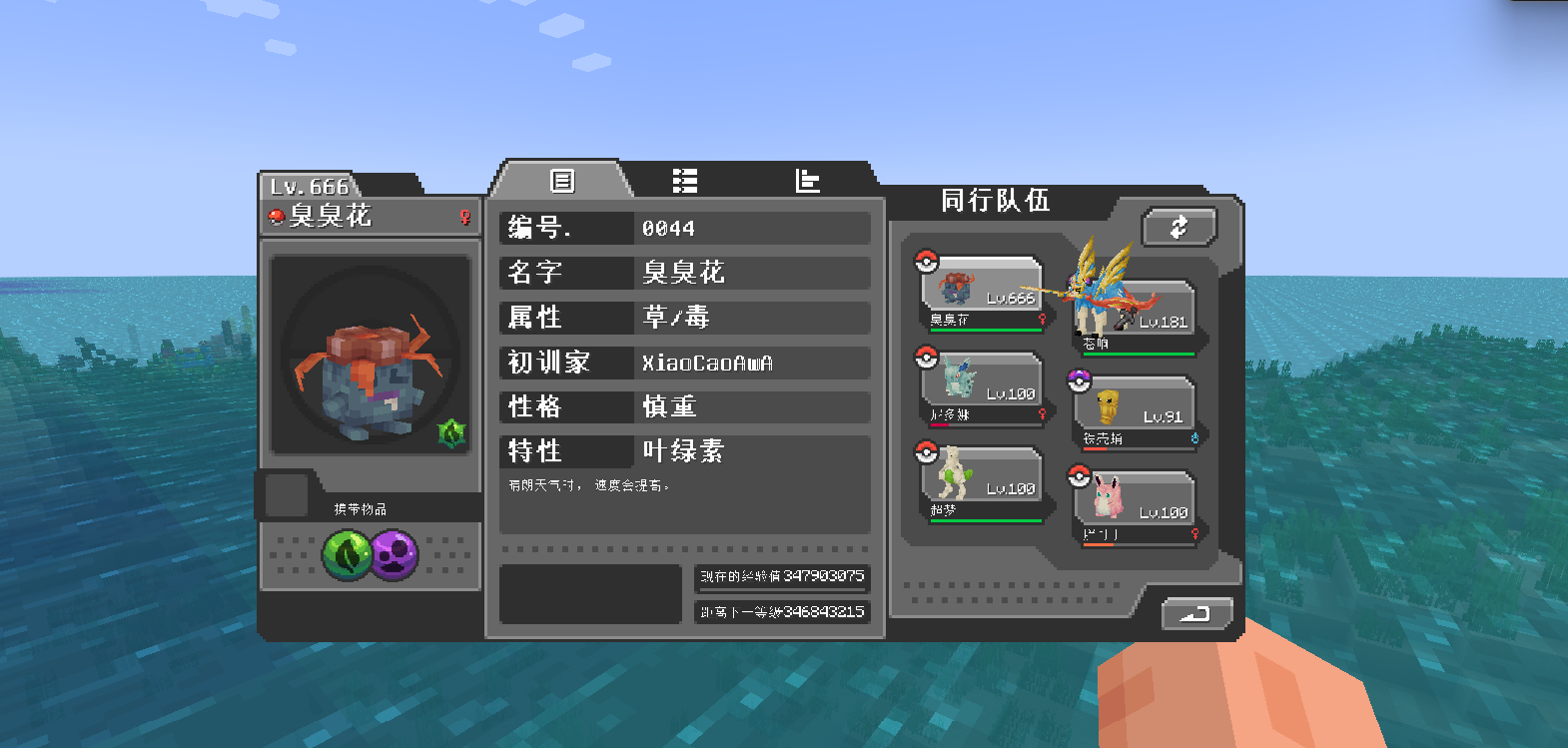Switch to the moves list tab
Screen dimensions: 1568x748
point(684,181)
